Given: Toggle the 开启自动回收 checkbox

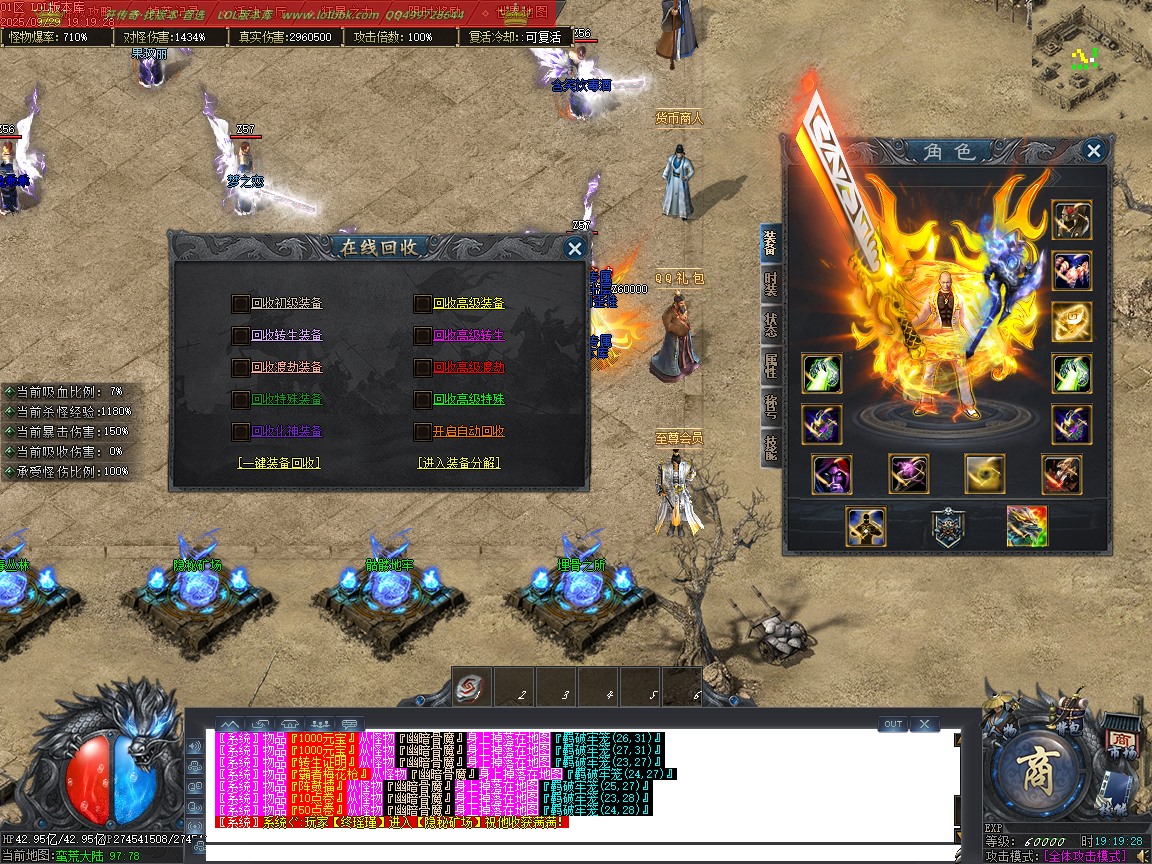Looking at the screenshot, I should 423,432.
